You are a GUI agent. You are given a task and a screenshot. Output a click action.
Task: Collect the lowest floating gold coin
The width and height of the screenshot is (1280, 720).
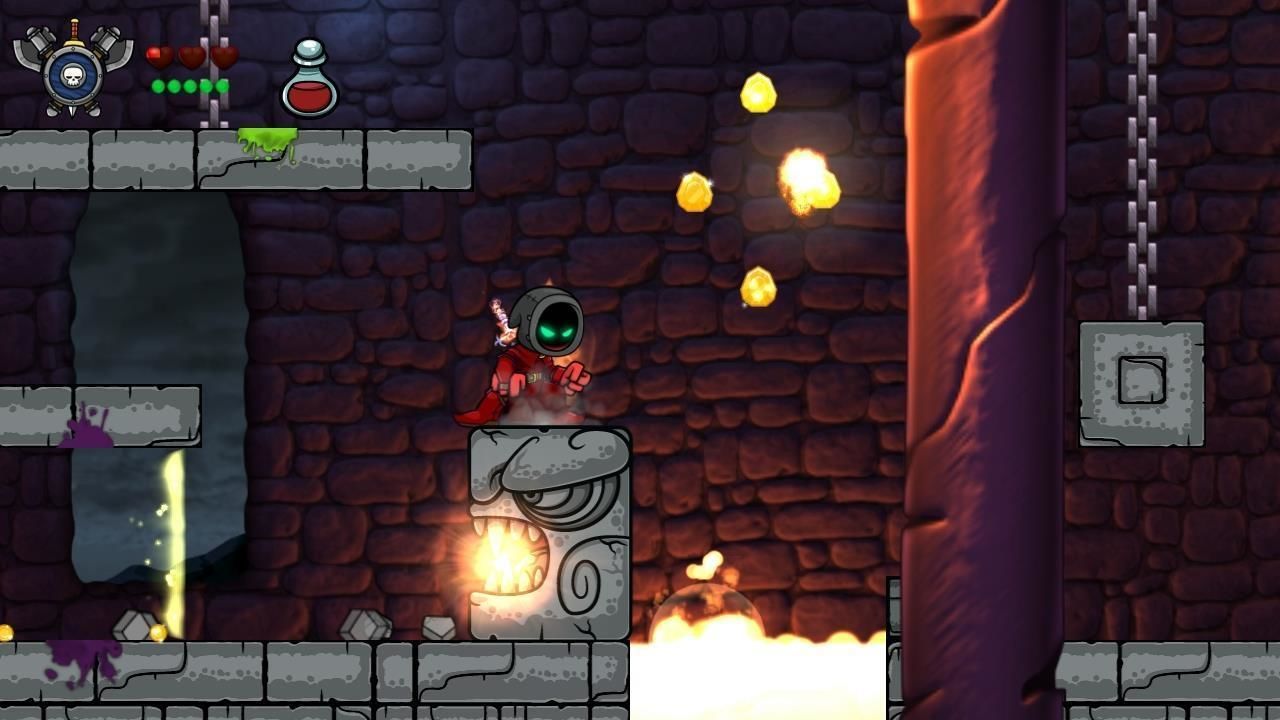[x=757, y=289]
